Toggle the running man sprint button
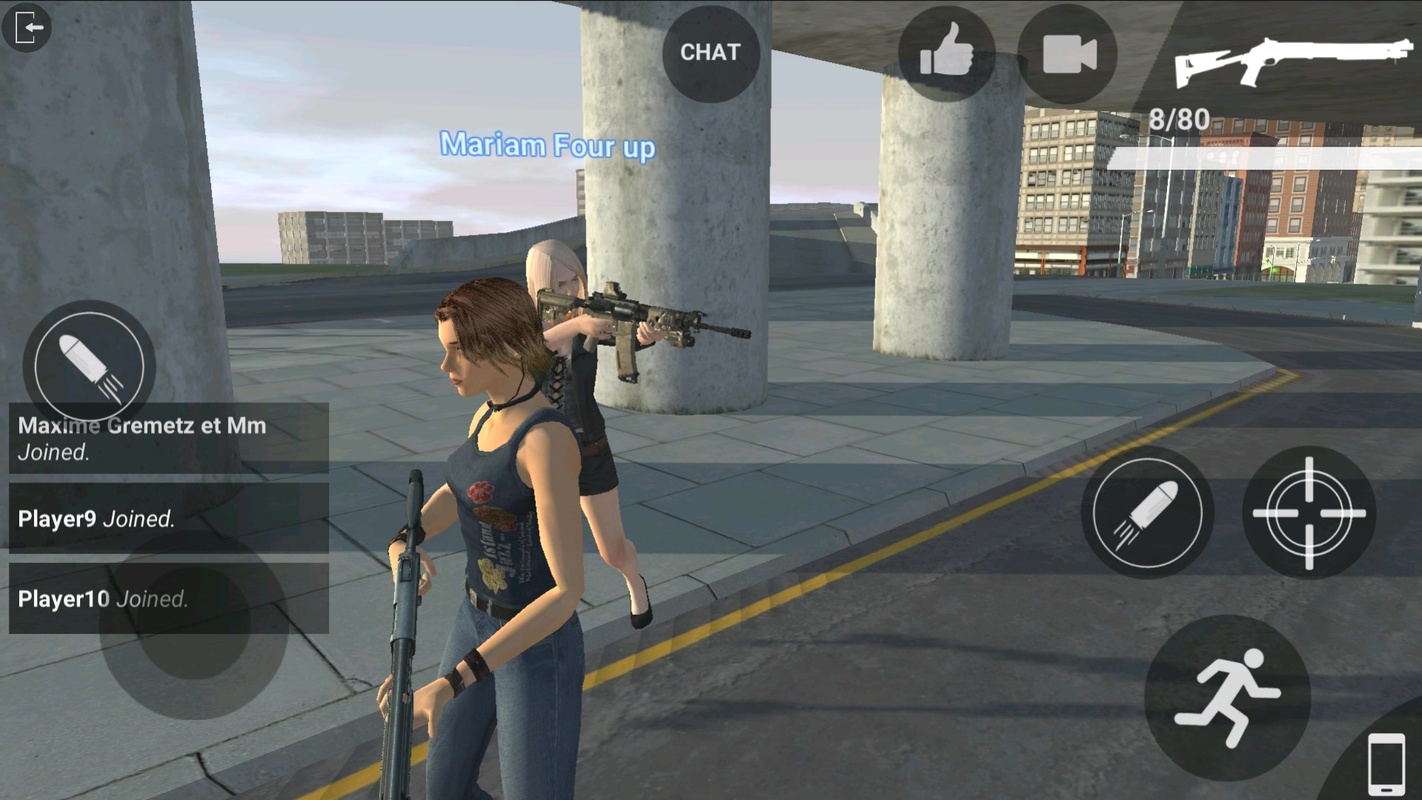Viewport: 1422px width, 800px height. coord(1226,697)
